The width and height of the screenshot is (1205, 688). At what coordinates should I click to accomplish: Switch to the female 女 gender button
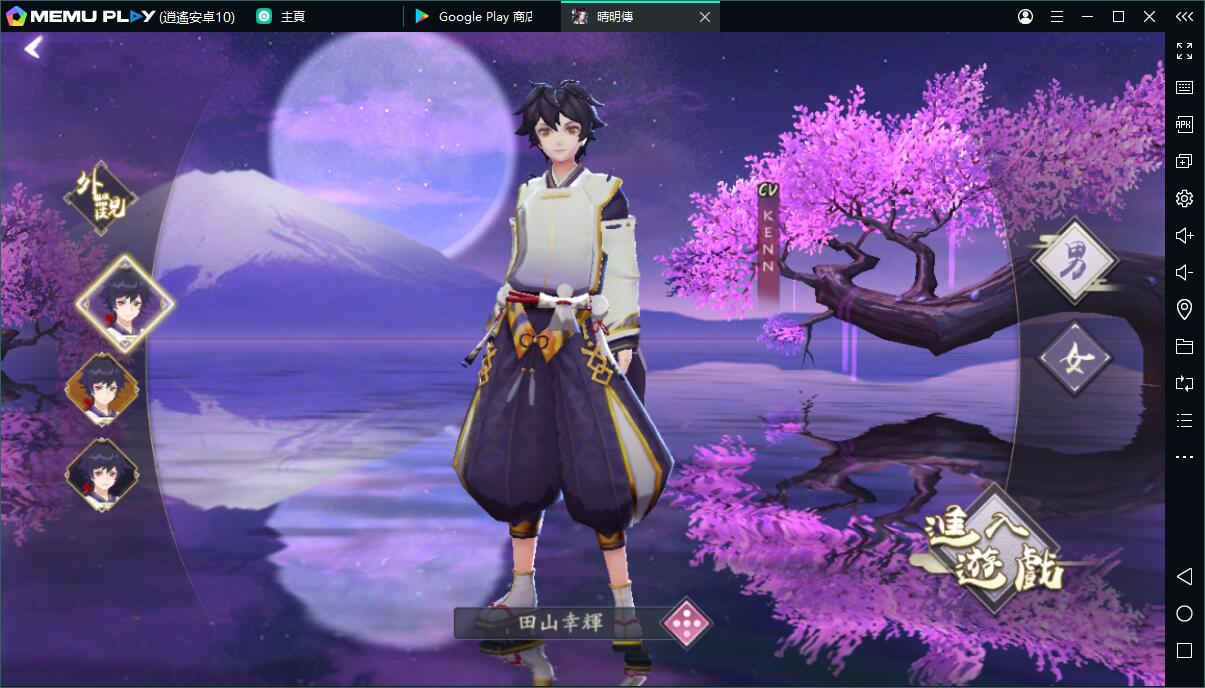coord(1075,357)
